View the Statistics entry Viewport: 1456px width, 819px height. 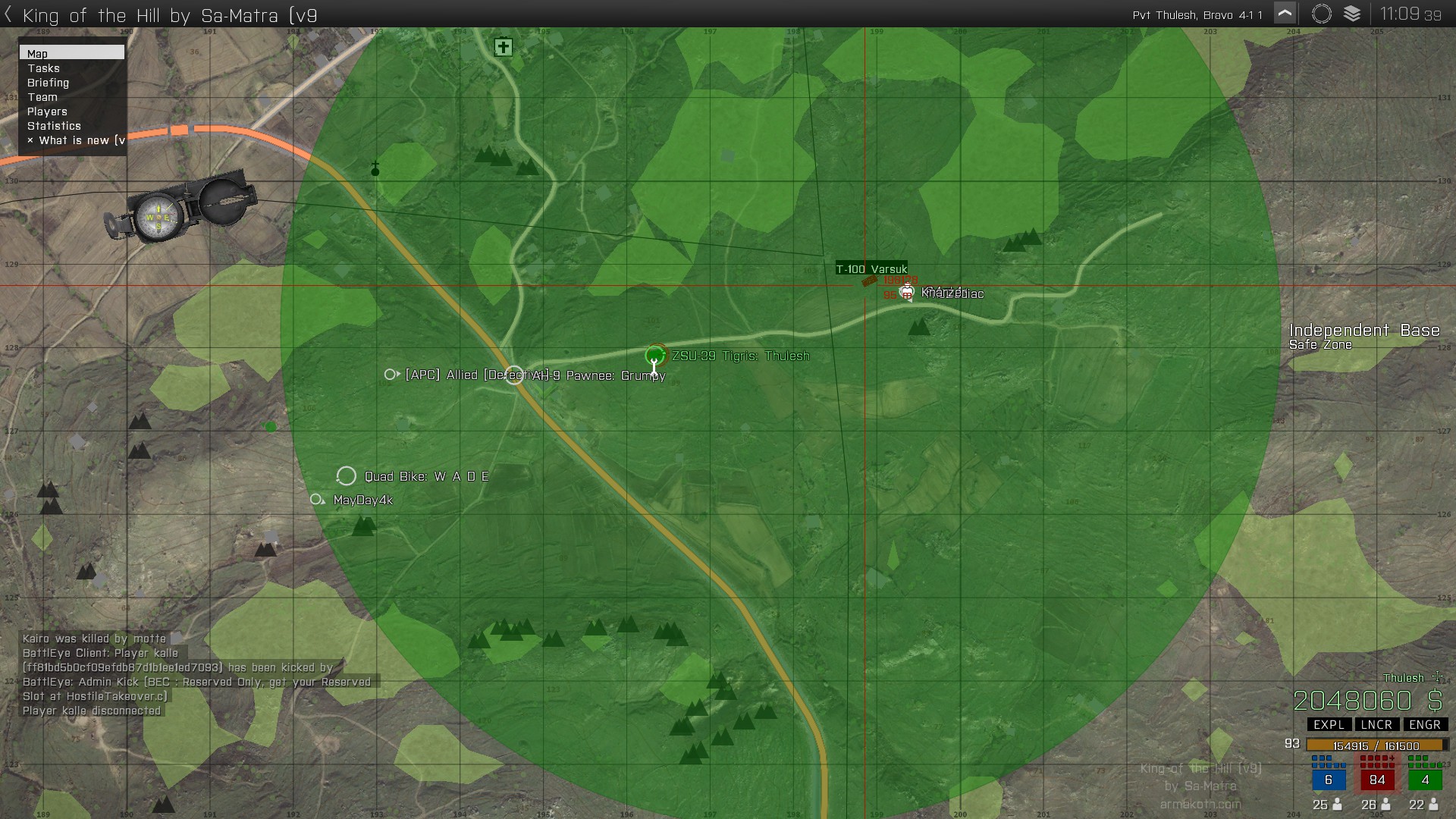click(54, 126)
